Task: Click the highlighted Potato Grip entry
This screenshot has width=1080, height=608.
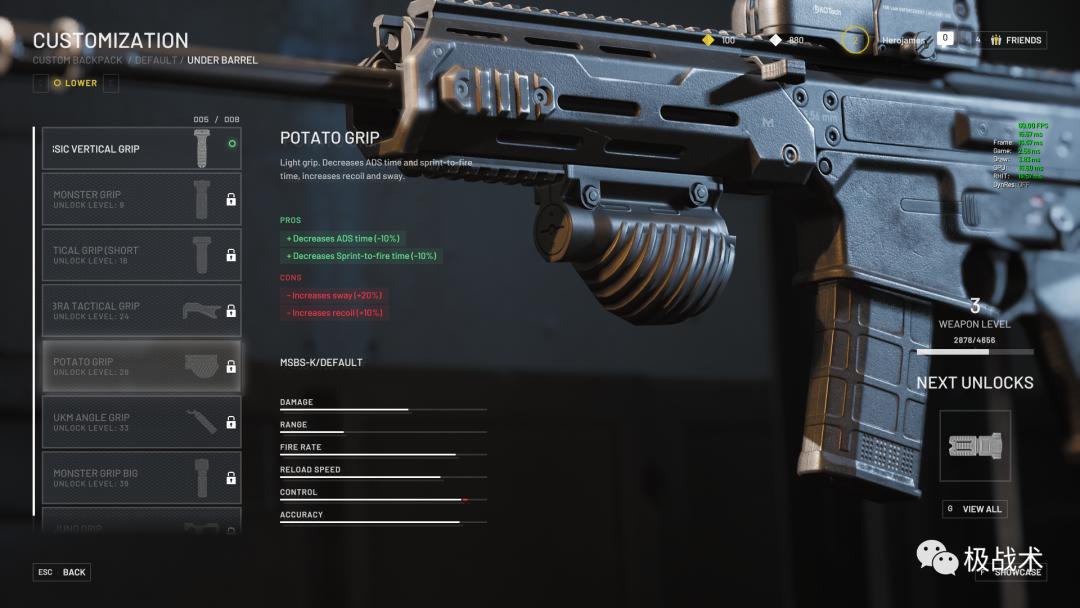Action: pyautogui.click(x=141, y=366)
